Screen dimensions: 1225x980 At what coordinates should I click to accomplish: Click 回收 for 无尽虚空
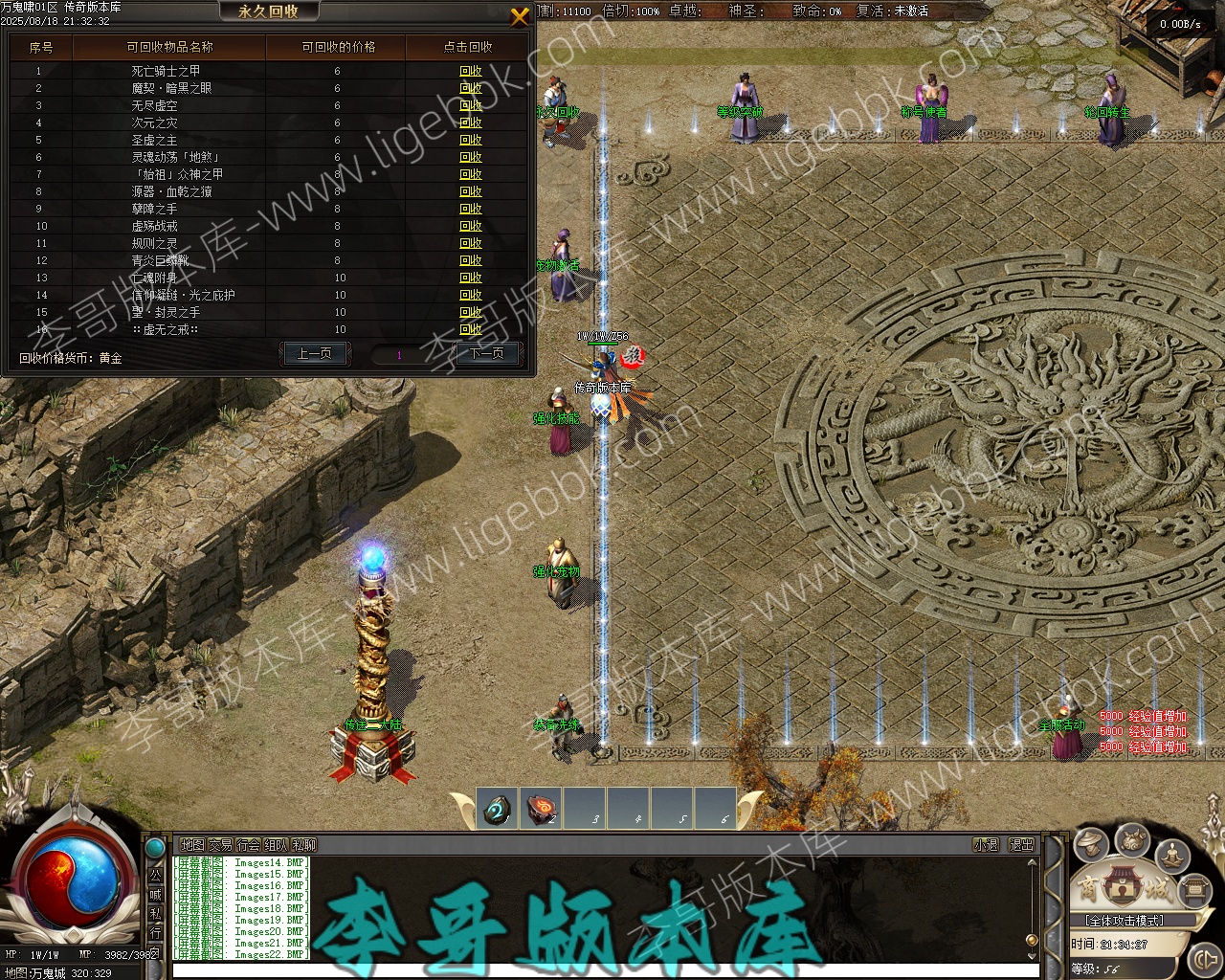[471, 105]
